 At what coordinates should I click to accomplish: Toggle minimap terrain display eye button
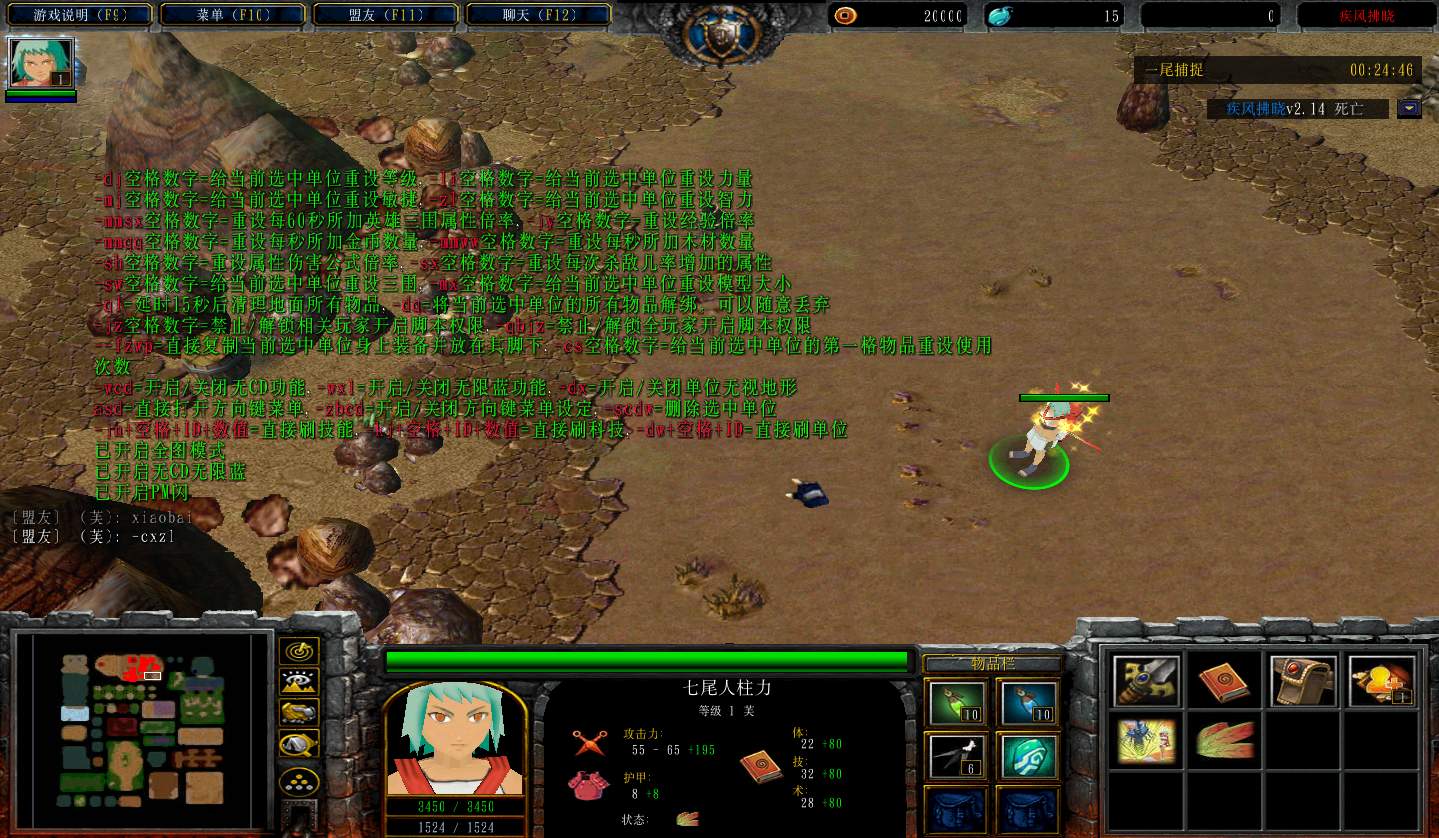298,682
